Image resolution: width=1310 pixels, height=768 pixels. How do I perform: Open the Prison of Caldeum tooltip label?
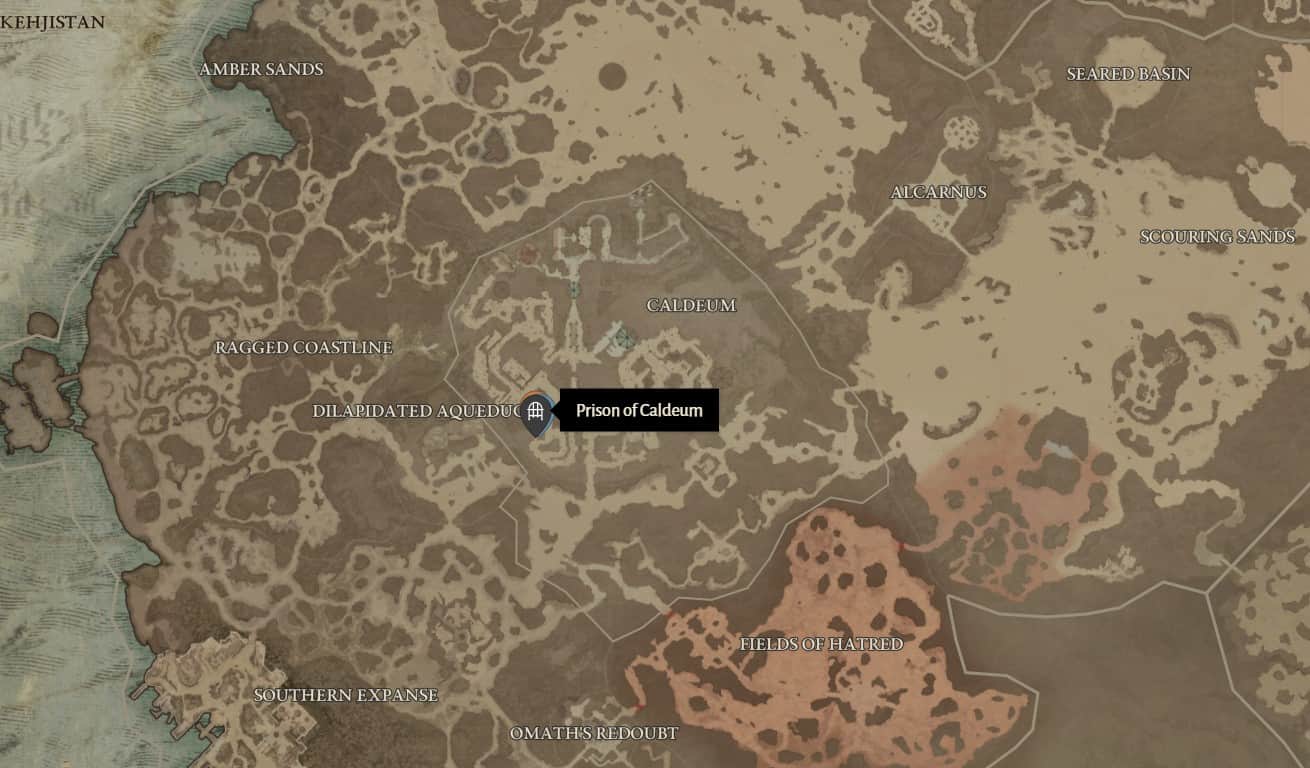[640, 410]
